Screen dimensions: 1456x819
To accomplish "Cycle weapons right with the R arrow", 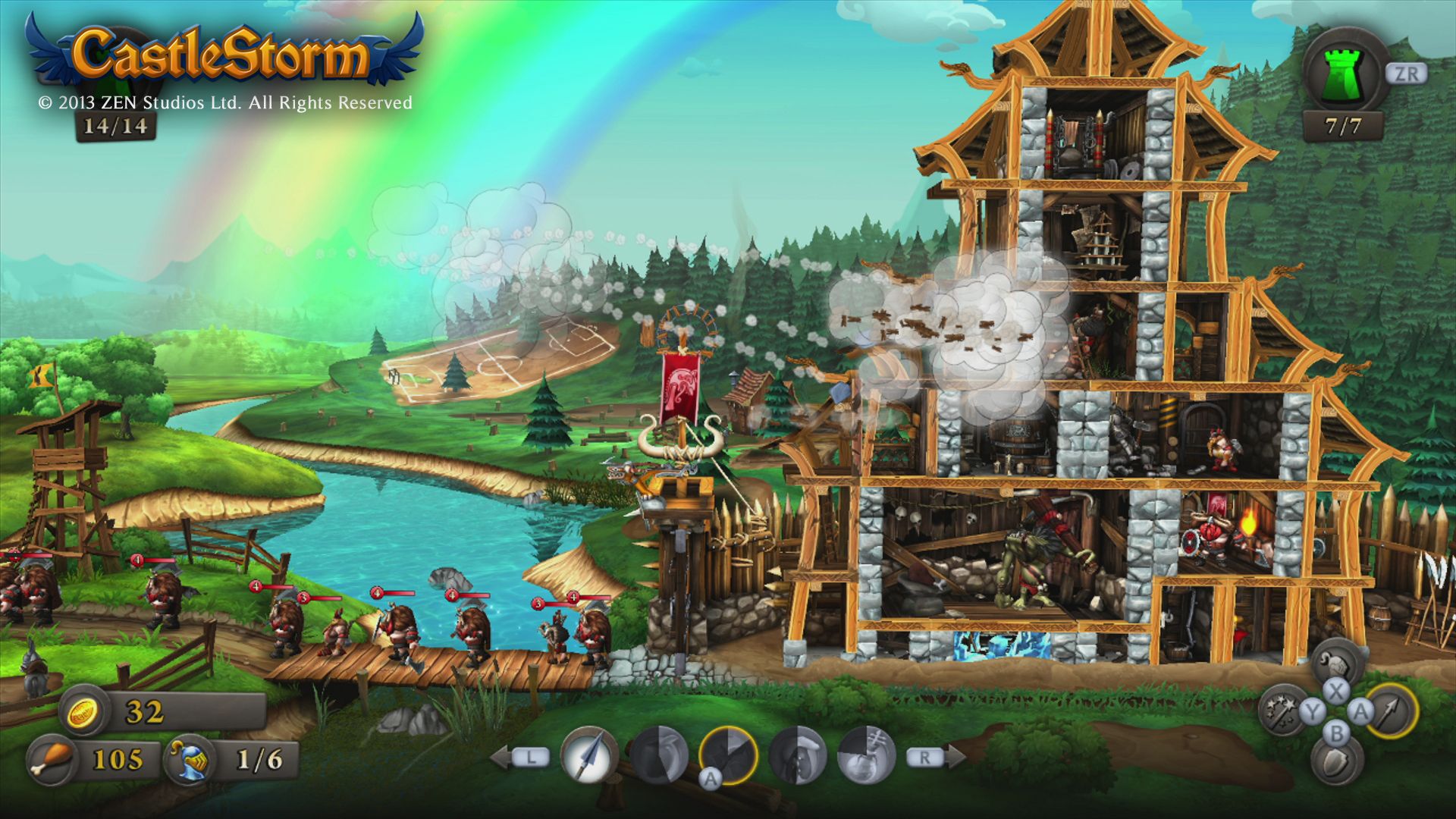I will click(x=926, y=758).
